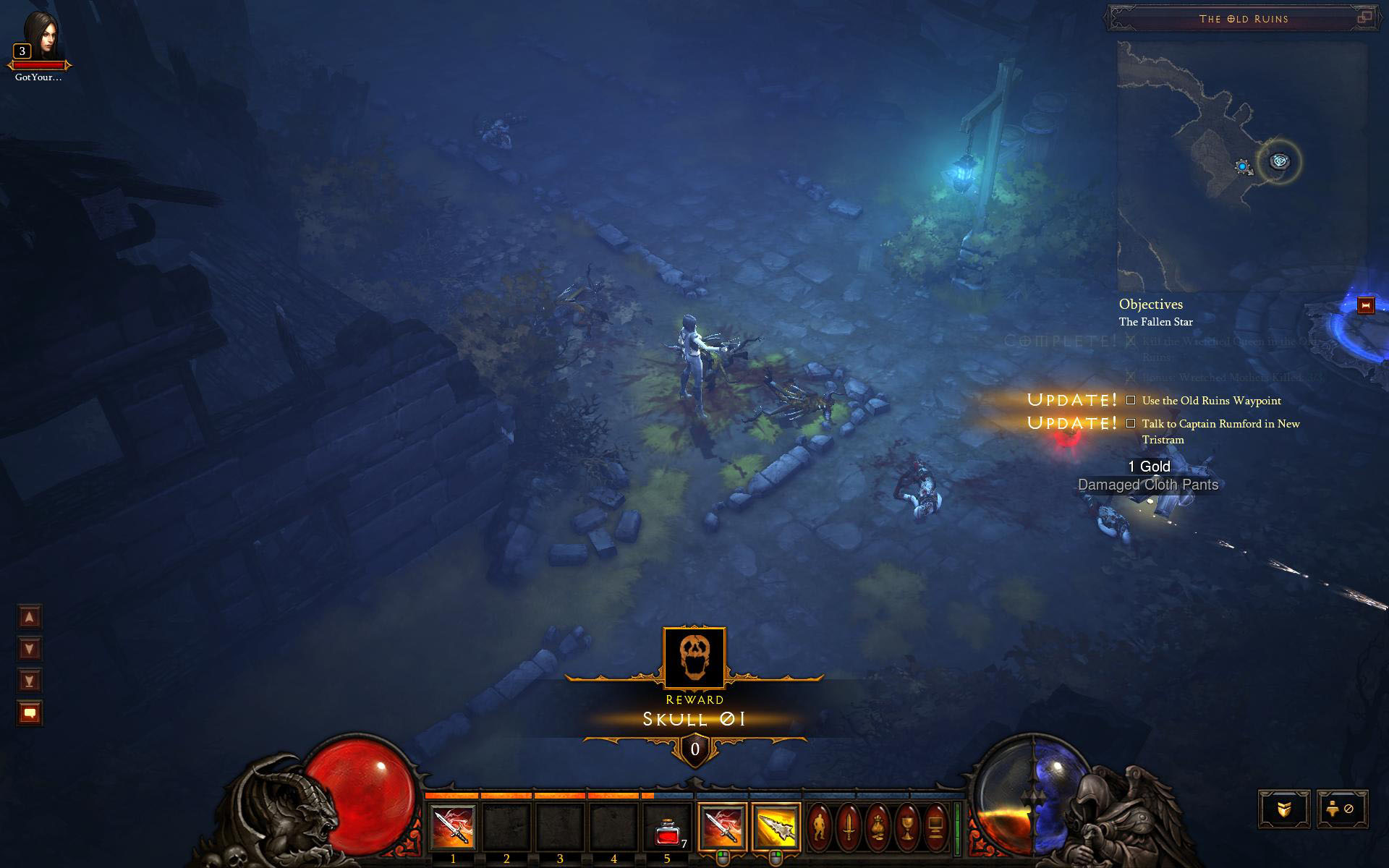1389x868 pixels.
Task: Open the coin bag menu button
Action: point(878,825)
